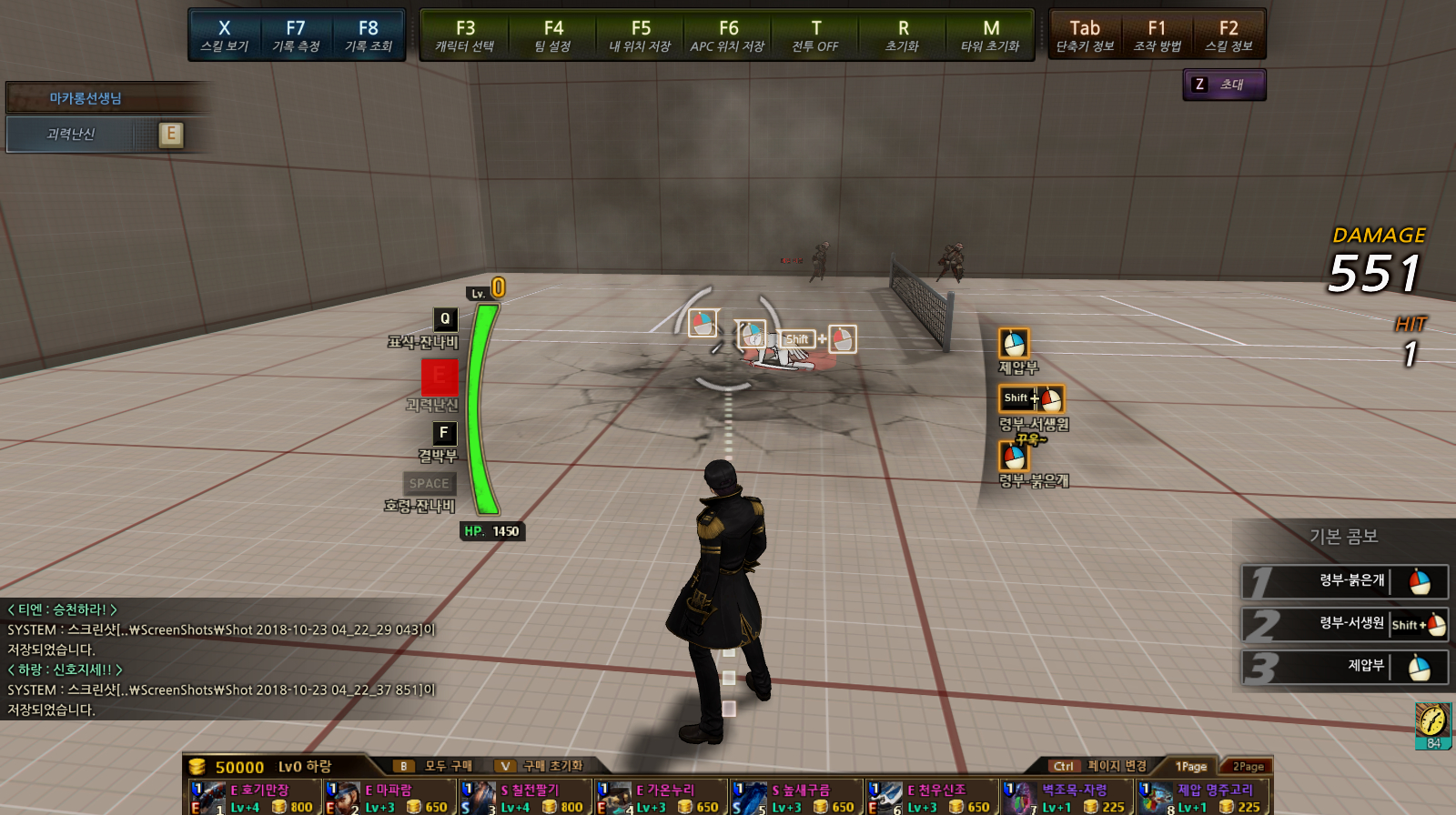Save position with 내 위치 저장
The width and height of the screenshot is (1456, 815).
641,35
